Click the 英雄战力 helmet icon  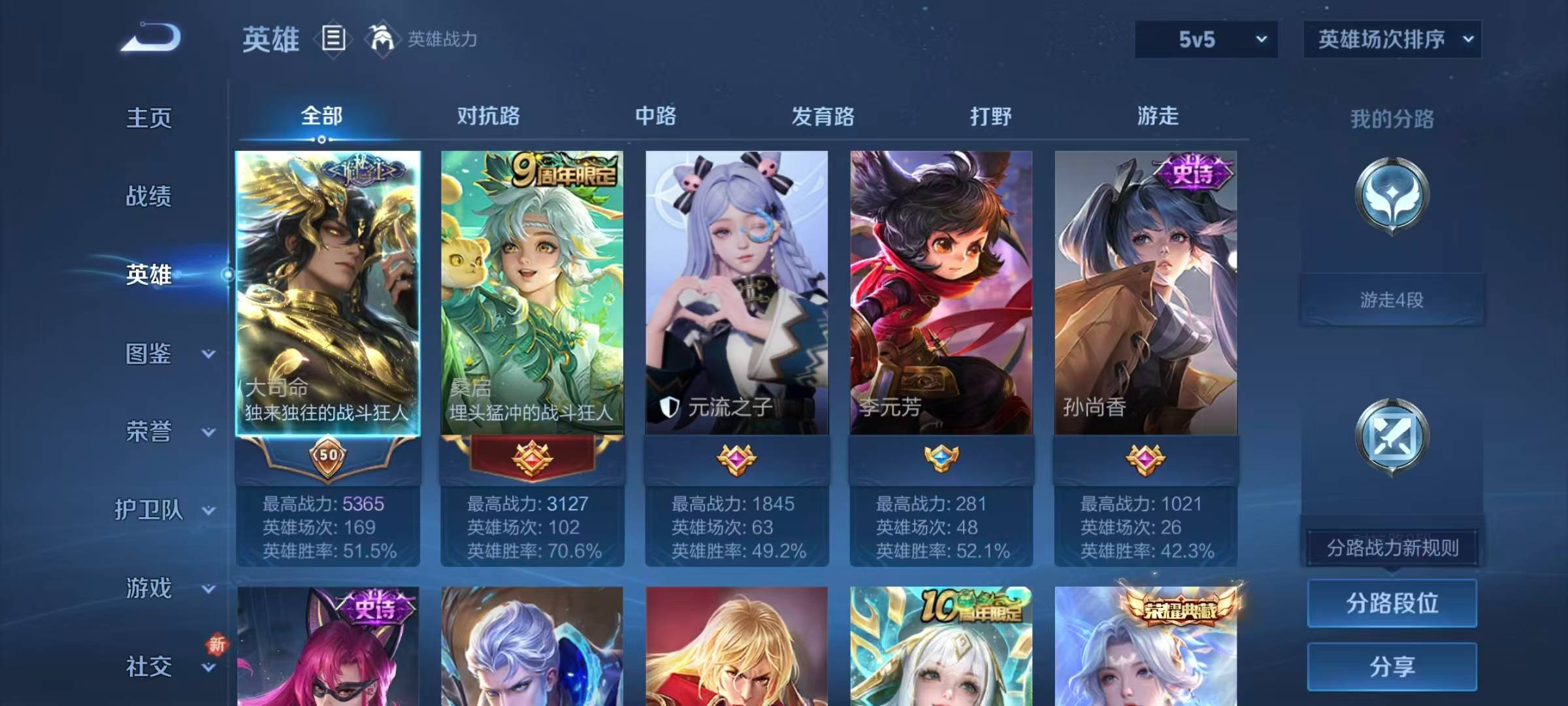click(x=383, y=39)
